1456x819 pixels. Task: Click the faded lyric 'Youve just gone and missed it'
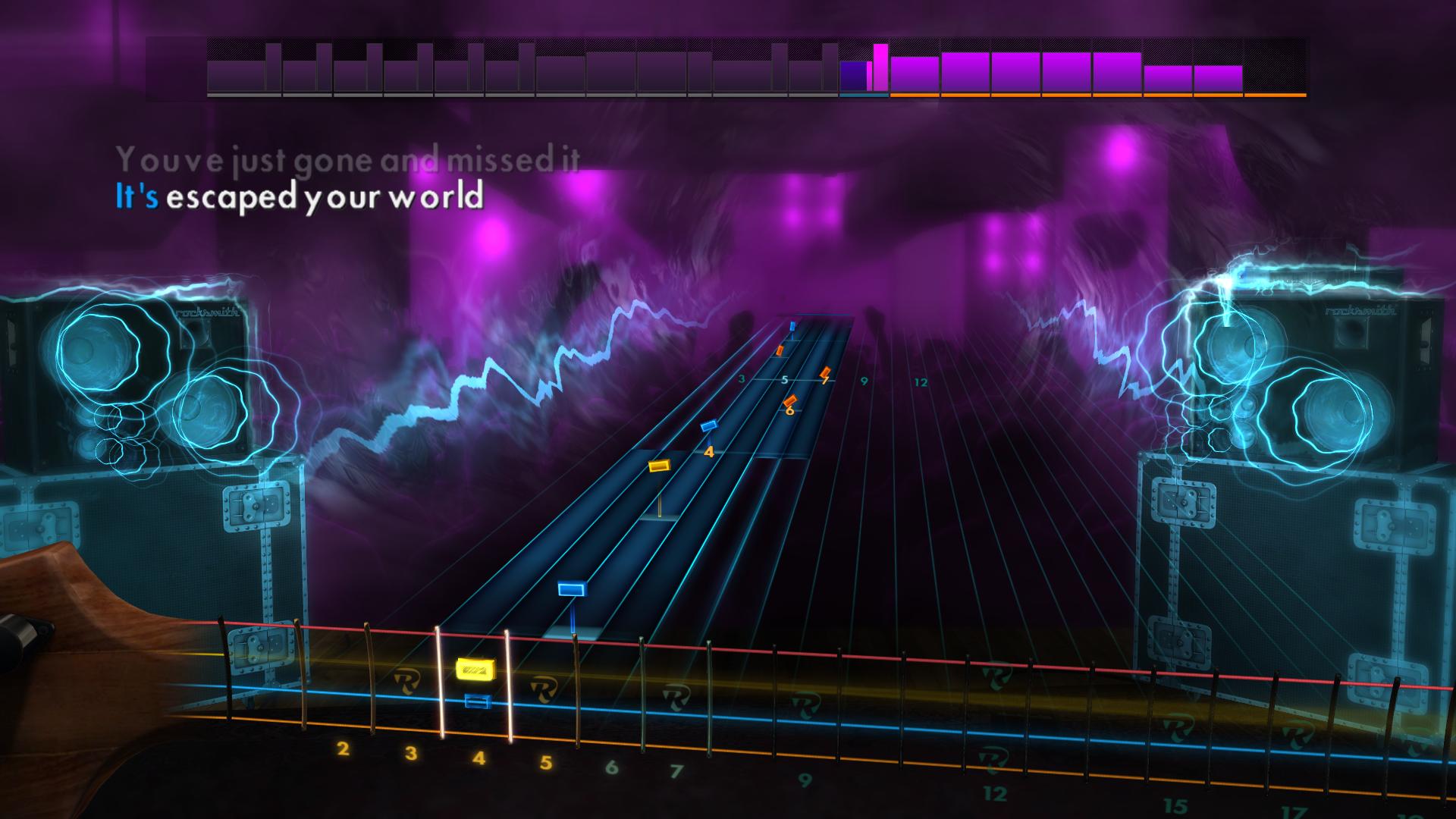pos(349,158)
